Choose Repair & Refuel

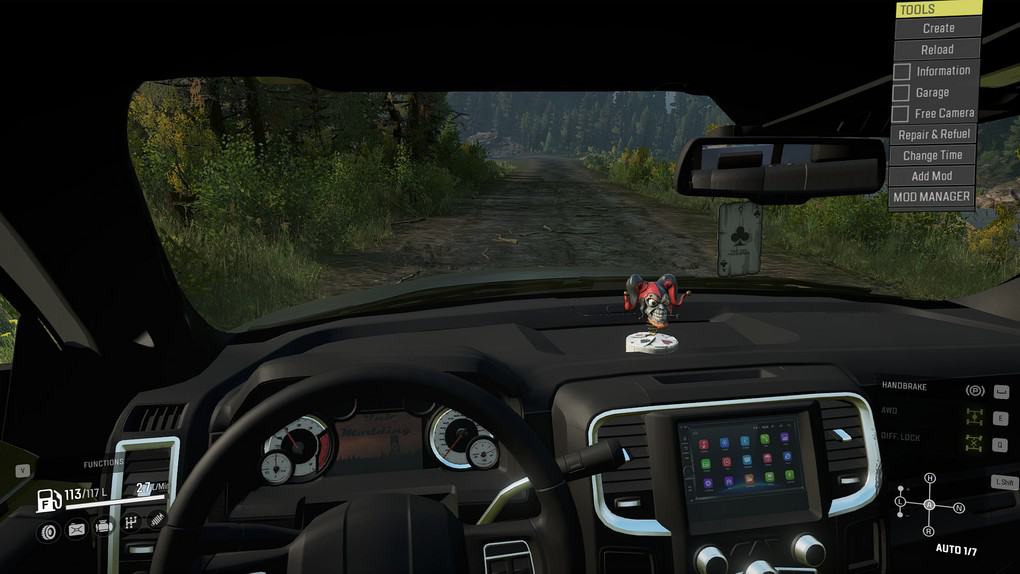coord(933,135)
